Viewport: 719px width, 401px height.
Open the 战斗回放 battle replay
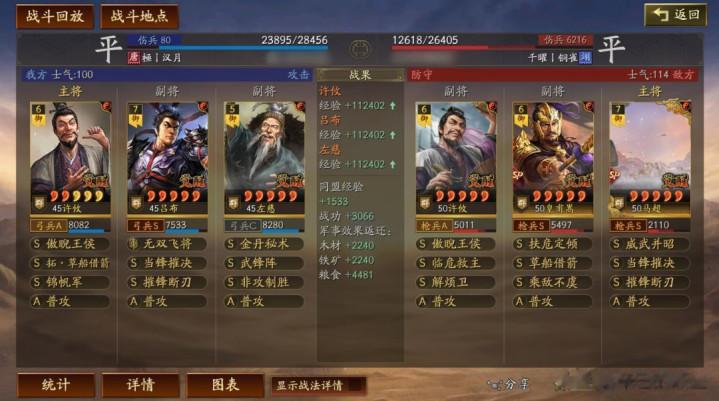pos(55,16)
